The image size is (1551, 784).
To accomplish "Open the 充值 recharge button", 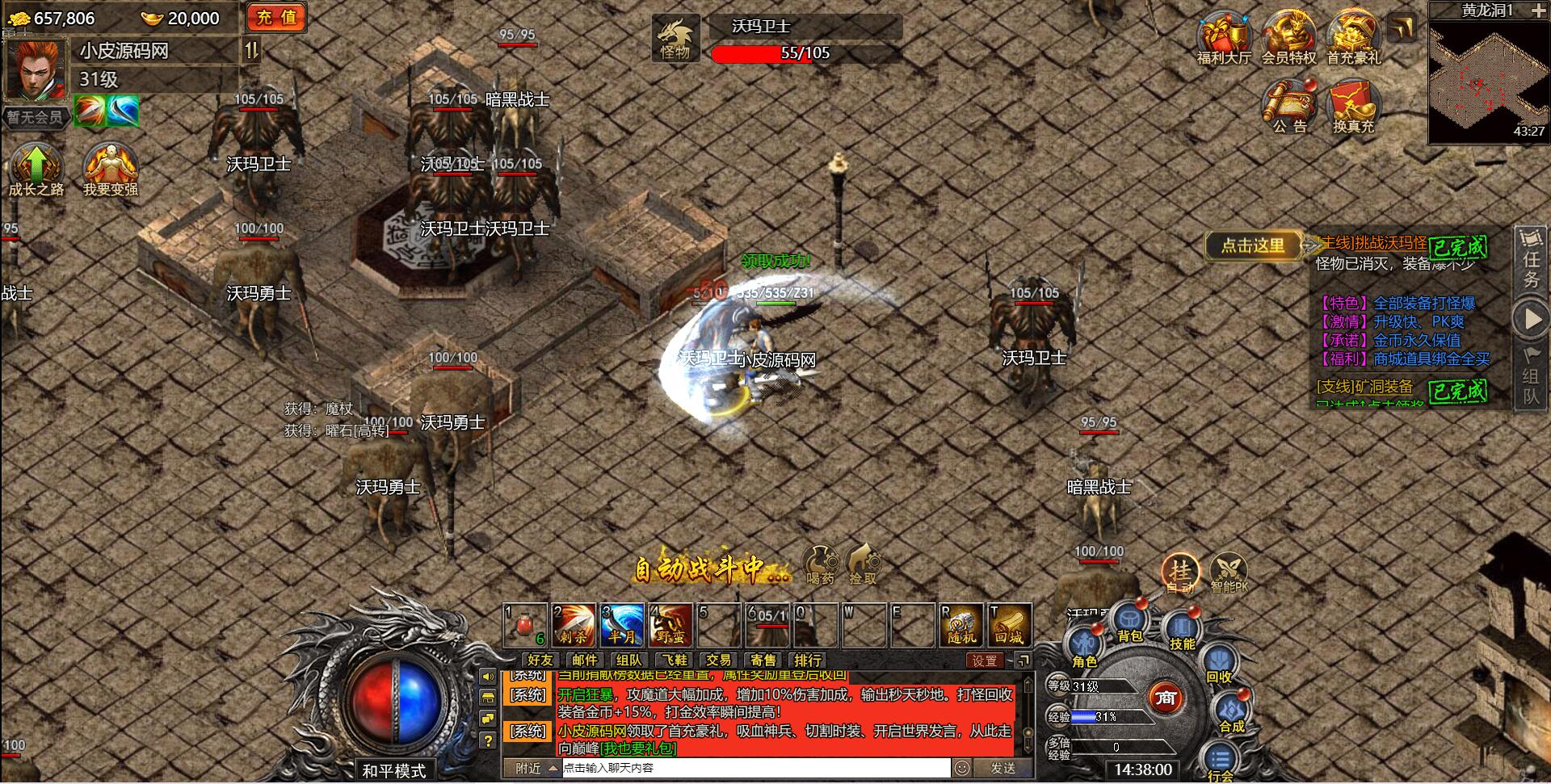I will [x=276, y=18].
